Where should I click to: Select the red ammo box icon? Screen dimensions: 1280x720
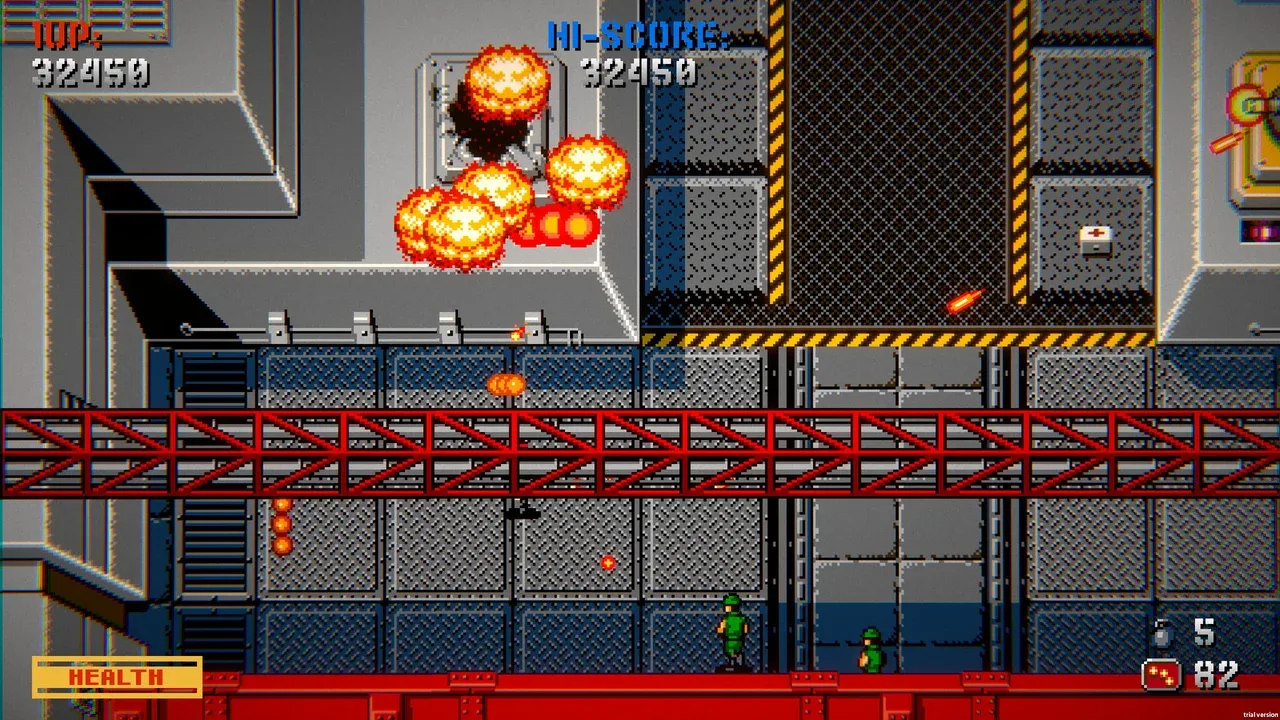(x=1161, y=675)
